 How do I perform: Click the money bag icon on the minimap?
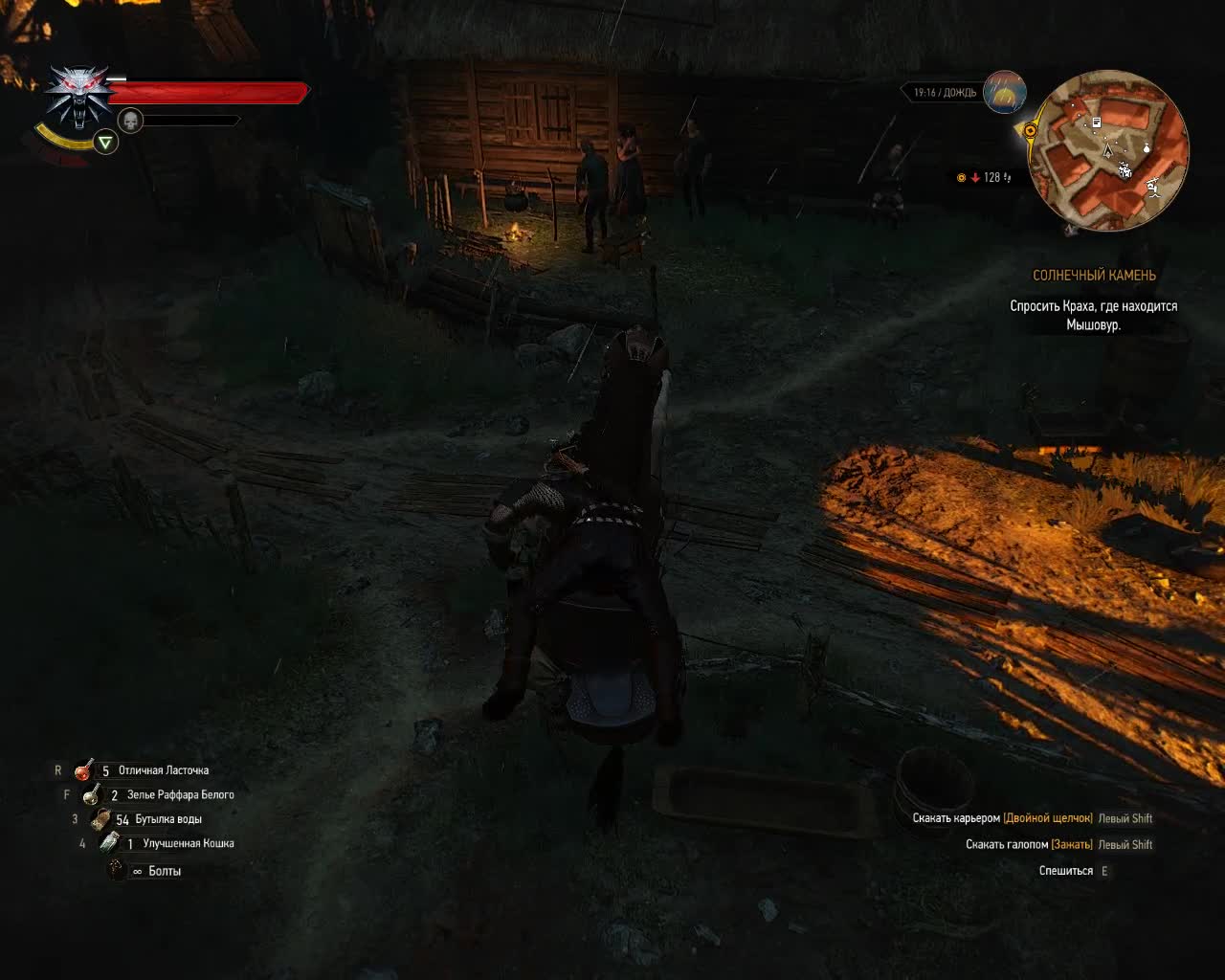point(1147,148)
